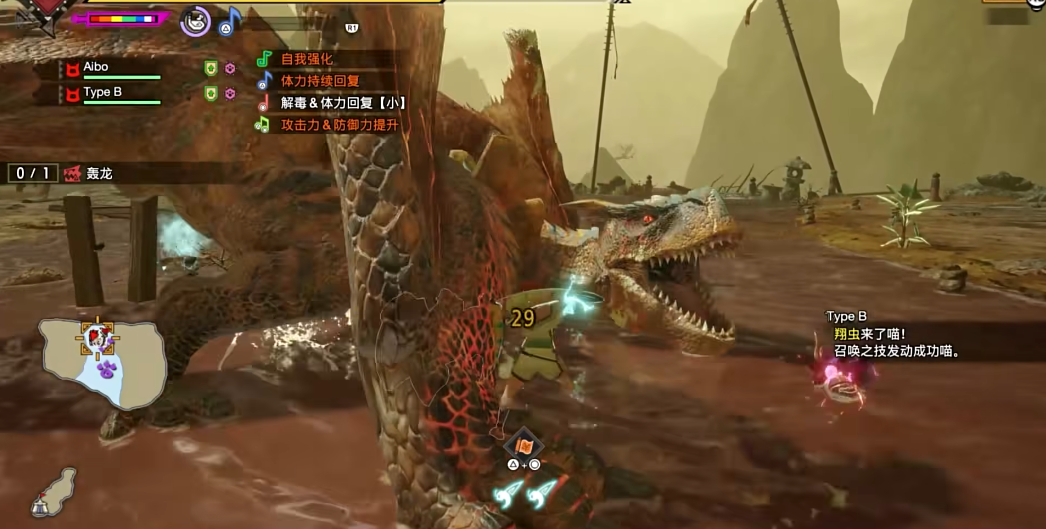Select the 攻击力&防御力提升 melody entry

click(x=340, y=125)
